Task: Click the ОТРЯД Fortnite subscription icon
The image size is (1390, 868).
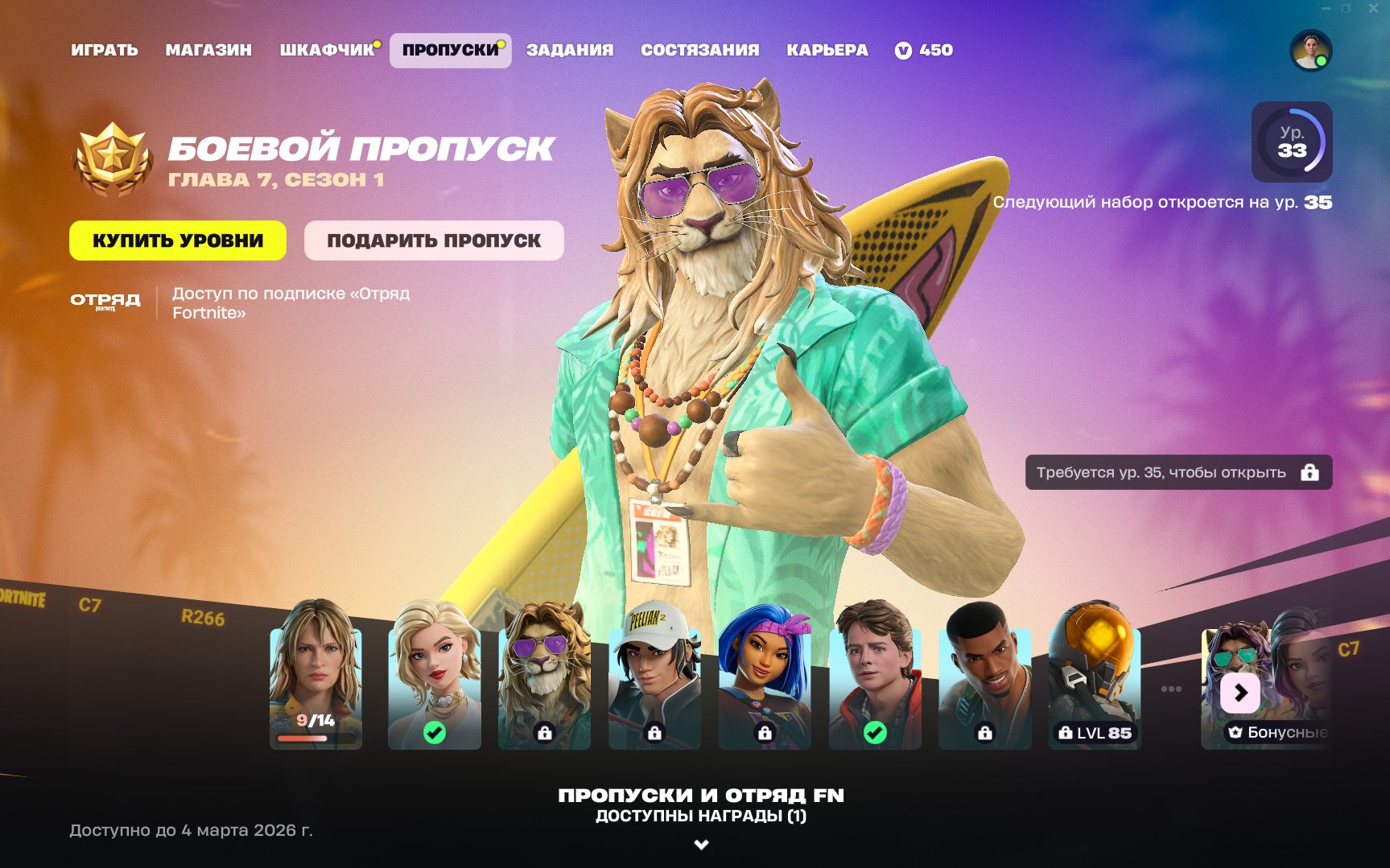Action: pos(105,302)
